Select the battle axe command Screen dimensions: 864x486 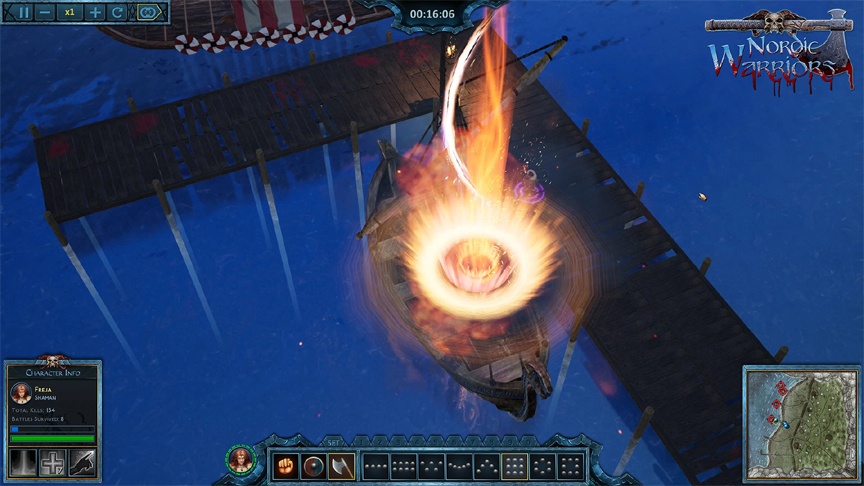341,466
